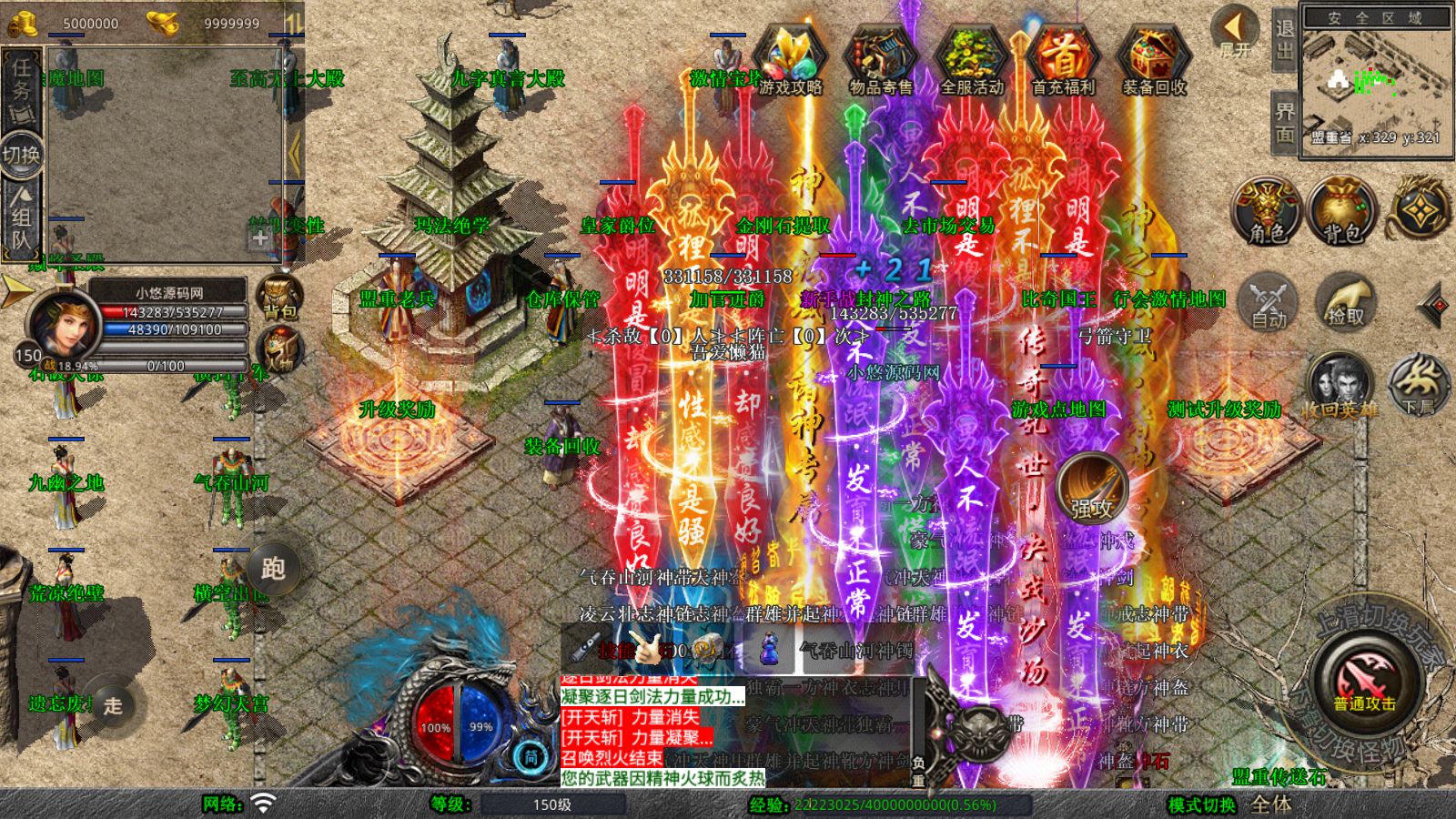Activate the 强攻 forced attack button
The width and height of the screenshot is (1456, 819).
click(1091, 490)
